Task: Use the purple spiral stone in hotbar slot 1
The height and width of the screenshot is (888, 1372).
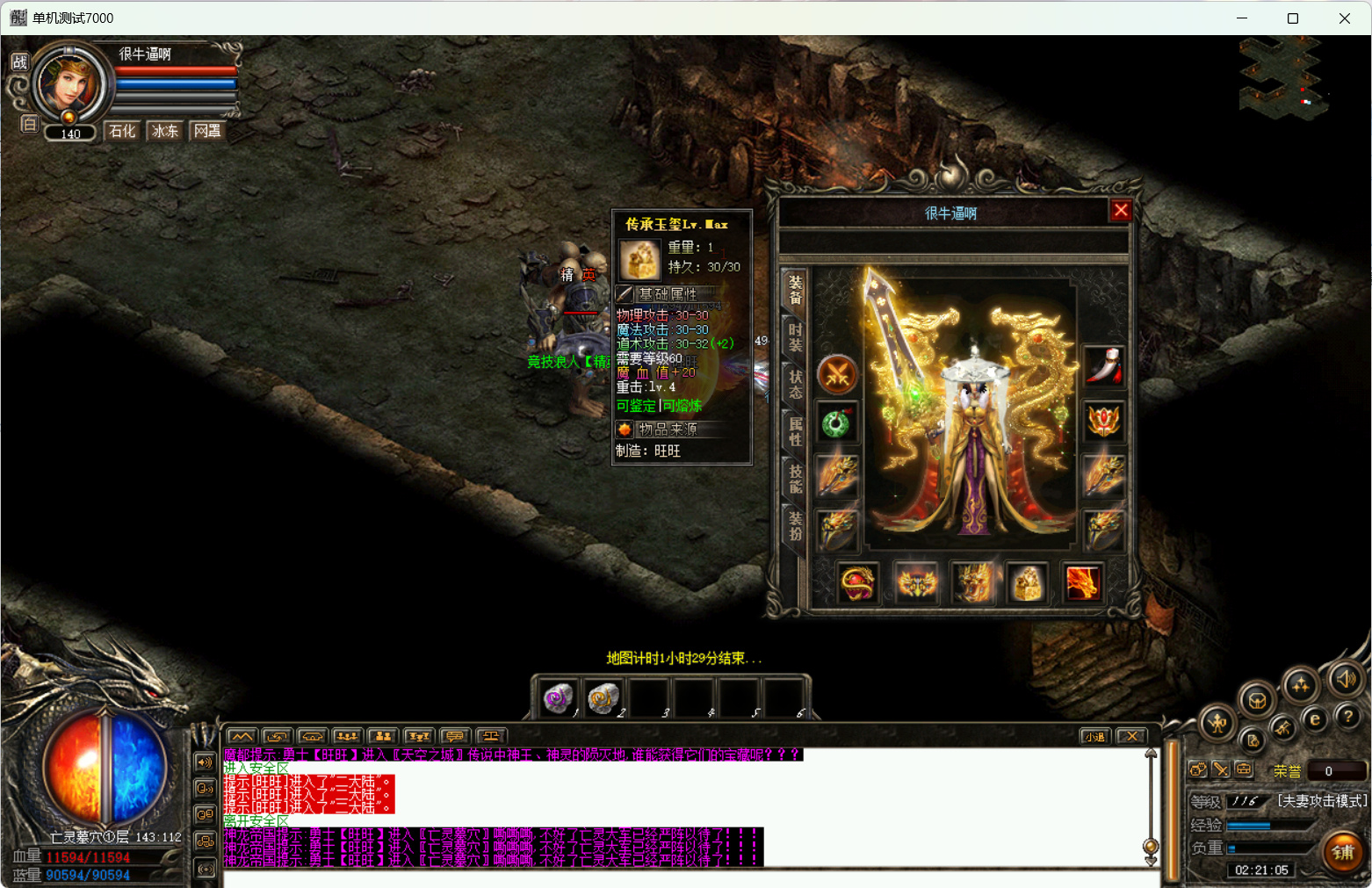Action: (x=558, y=698)
